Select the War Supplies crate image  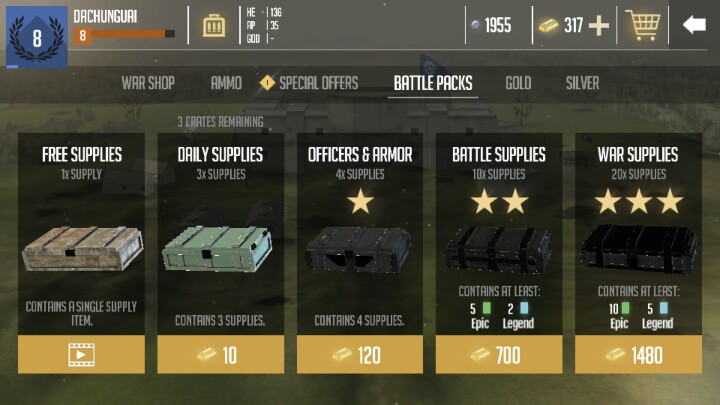pos(637,248)
